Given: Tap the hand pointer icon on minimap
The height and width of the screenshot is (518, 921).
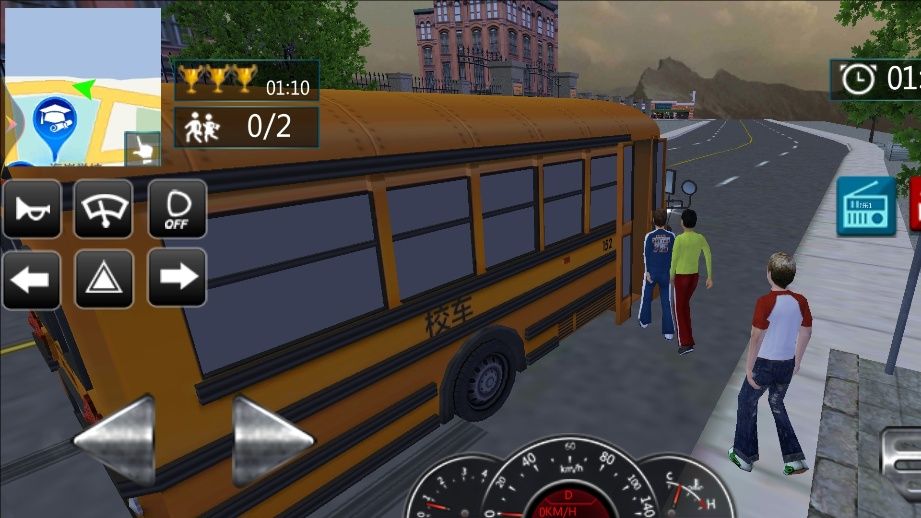Looking at the screenshot, I should [143, 149].
